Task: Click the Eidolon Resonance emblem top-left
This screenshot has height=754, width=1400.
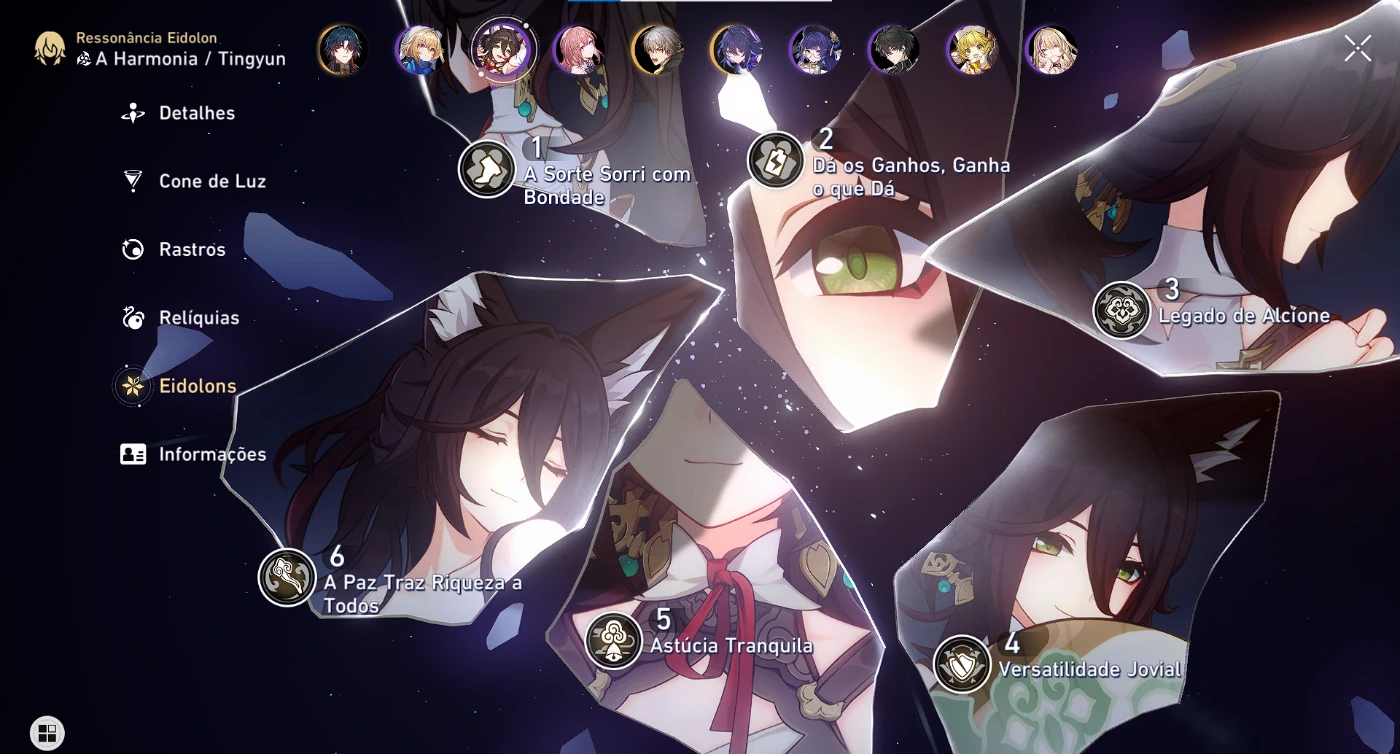Action: 47,47
